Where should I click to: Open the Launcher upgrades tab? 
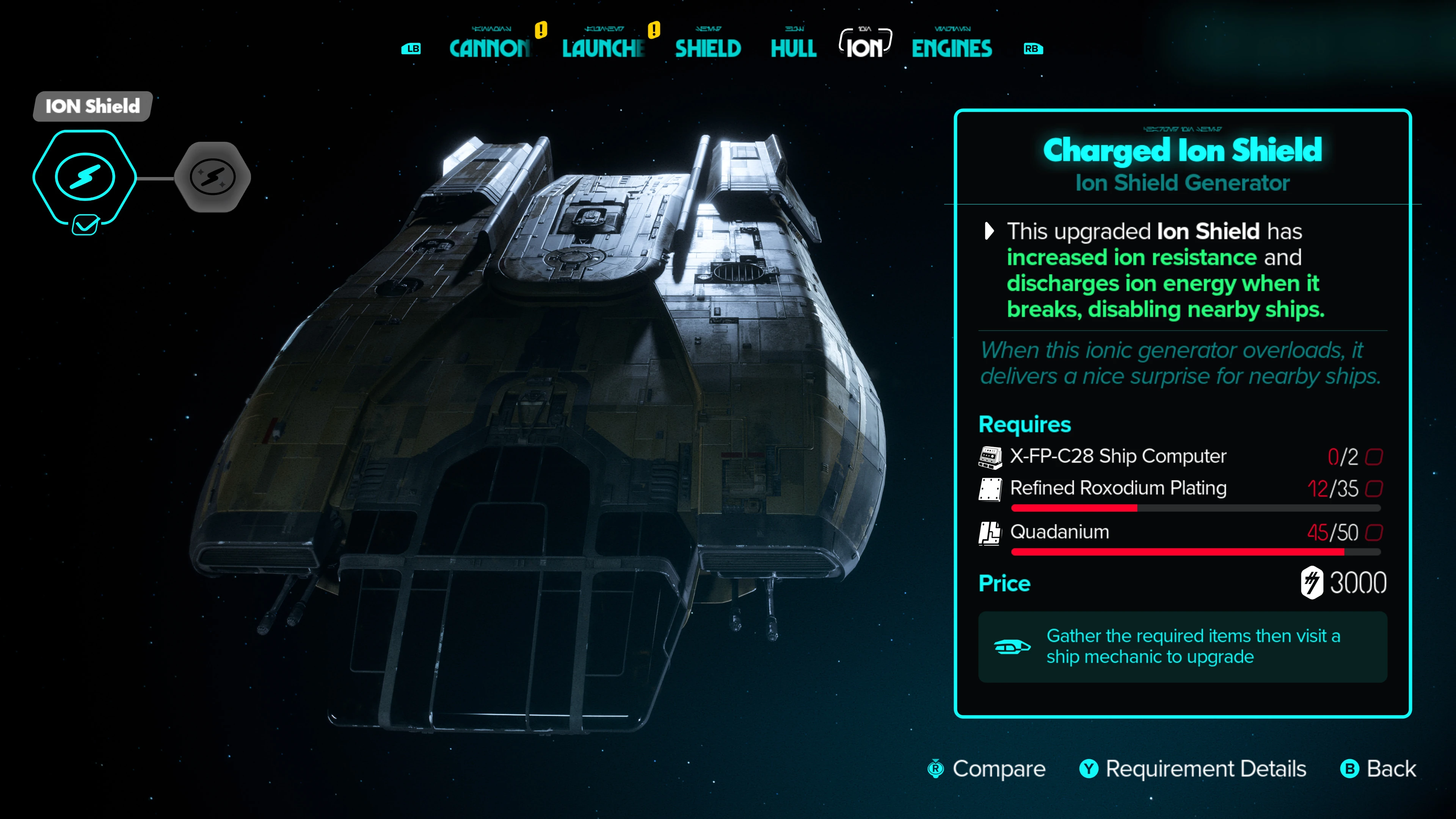tap(603, 49)
